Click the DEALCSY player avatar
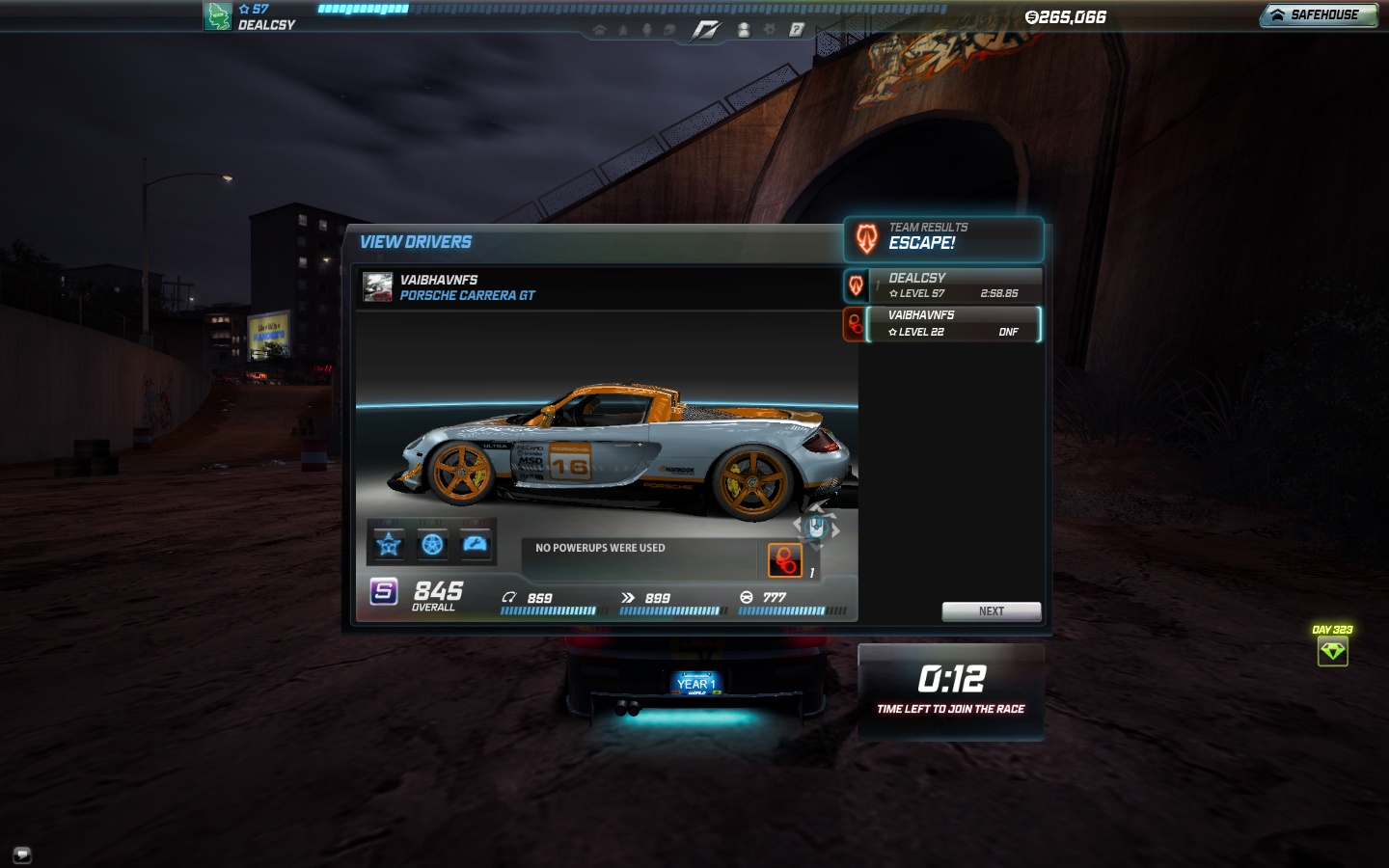The image size is (1389, 868). coord(217,16)
